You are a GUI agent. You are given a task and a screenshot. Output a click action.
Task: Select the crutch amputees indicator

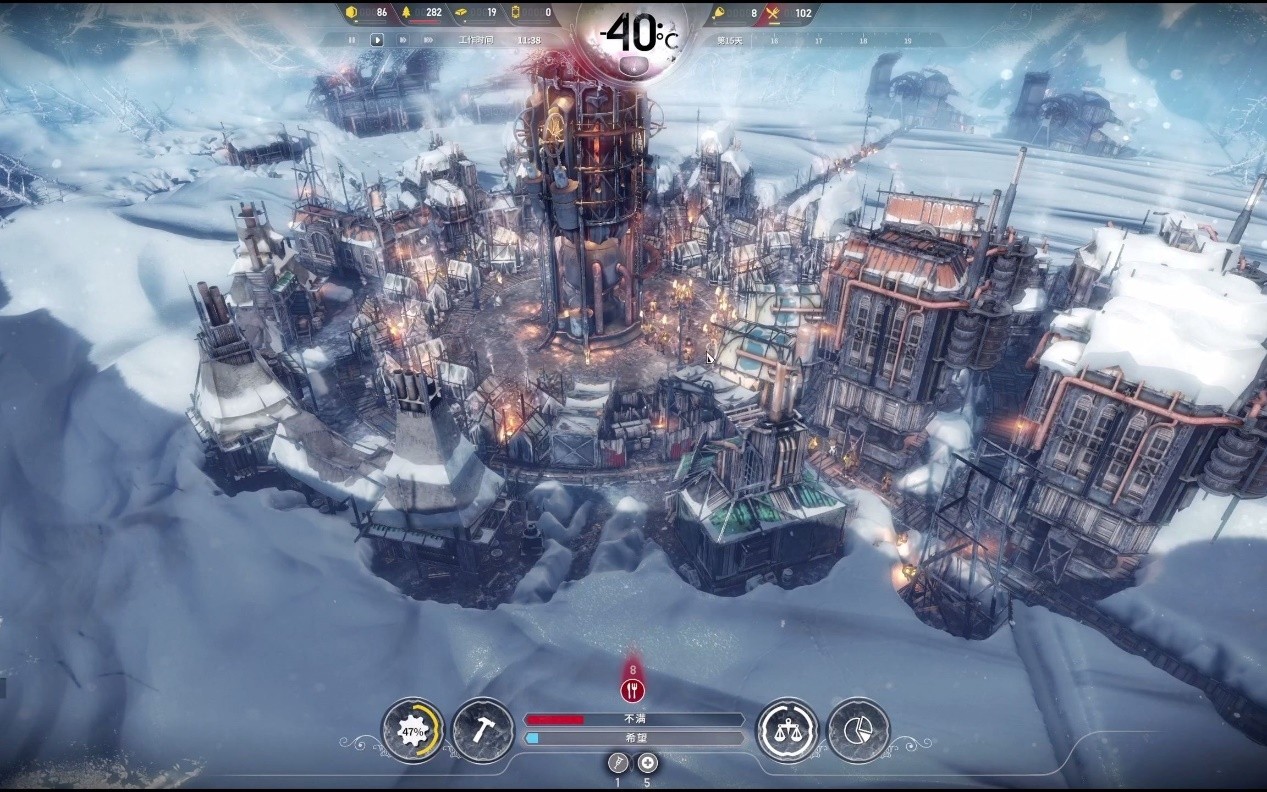617,763
